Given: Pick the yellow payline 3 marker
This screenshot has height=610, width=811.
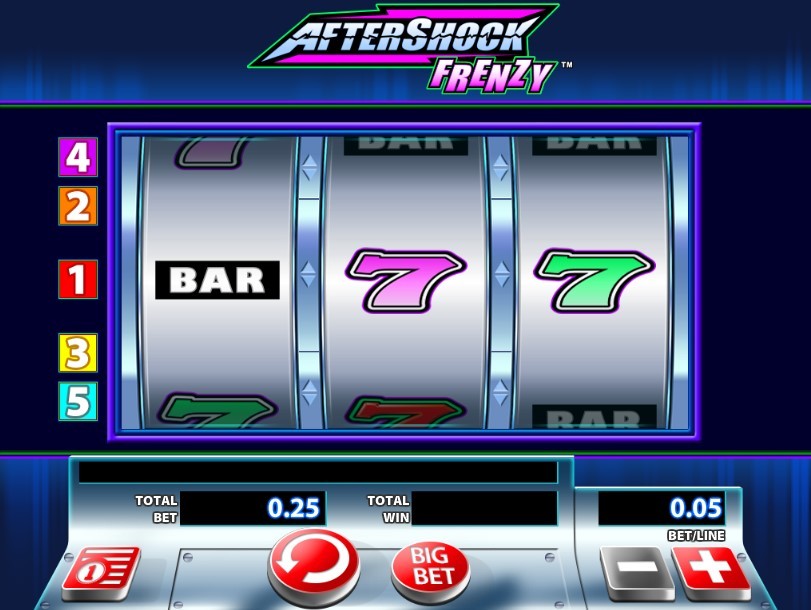Looking at the screenshot, I should pos(78,353).
